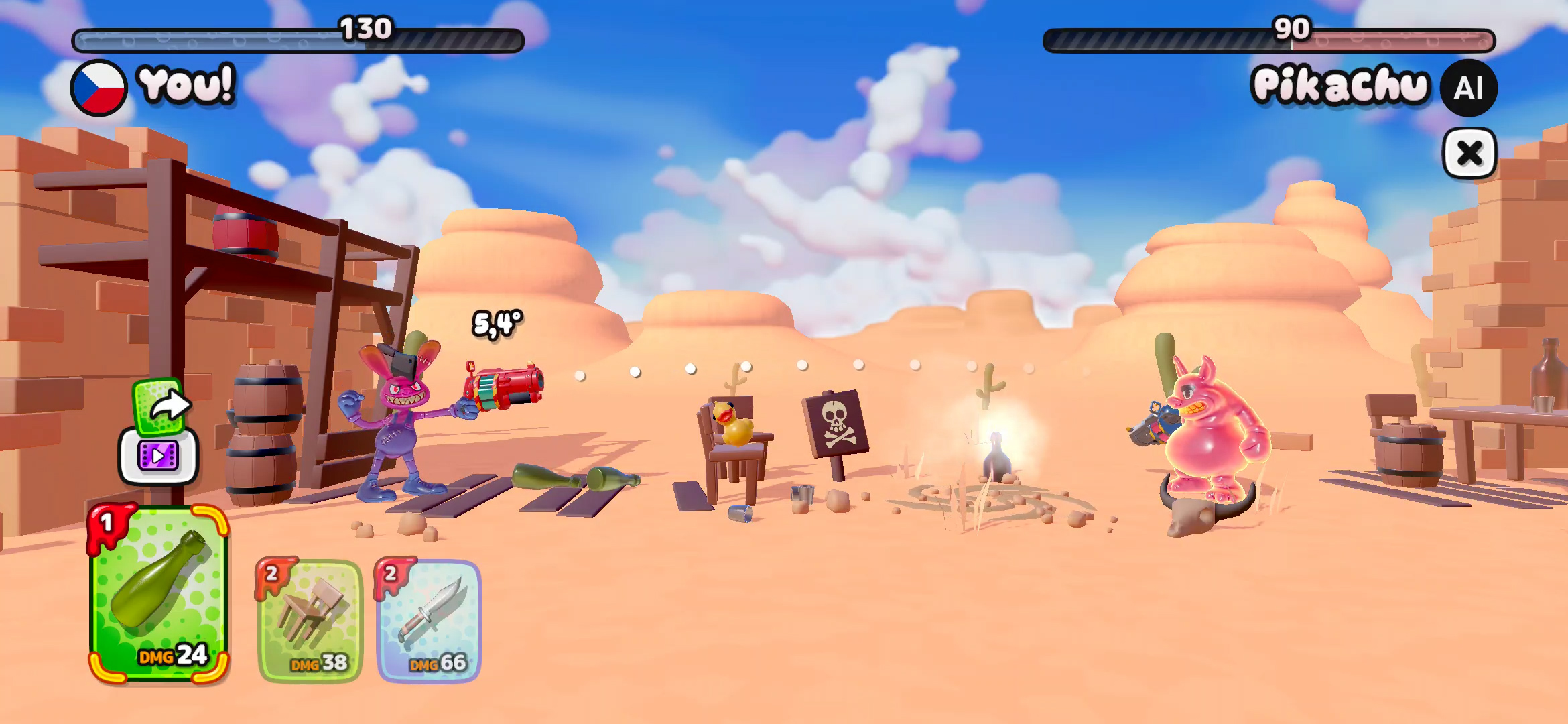Close the match with the X button
The width and height of the screenshot is (1568, 724).
(1469, 154)
